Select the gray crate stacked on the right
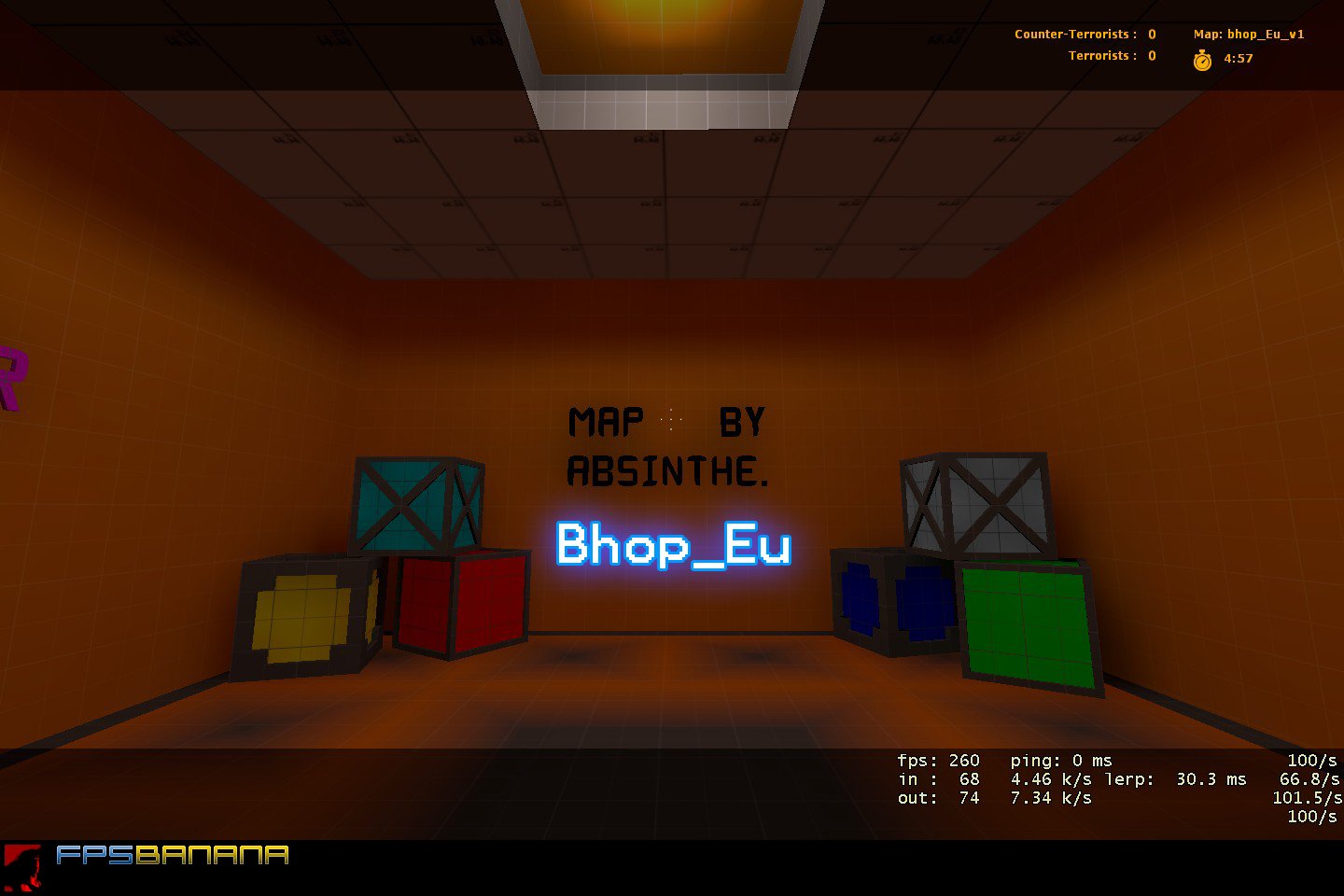Screen dimensions: 1344x896 (975, 504)
